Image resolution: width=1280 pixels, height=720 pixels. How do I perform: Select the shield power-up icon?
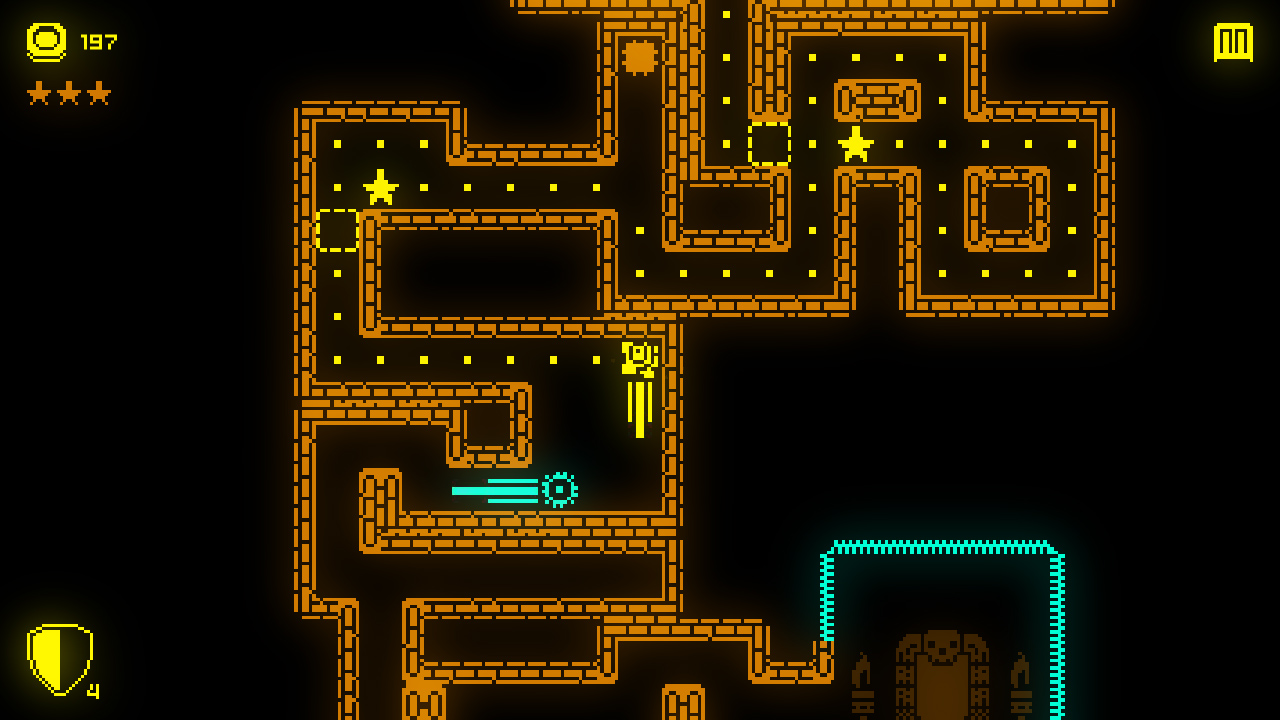[x=62, y=658]
